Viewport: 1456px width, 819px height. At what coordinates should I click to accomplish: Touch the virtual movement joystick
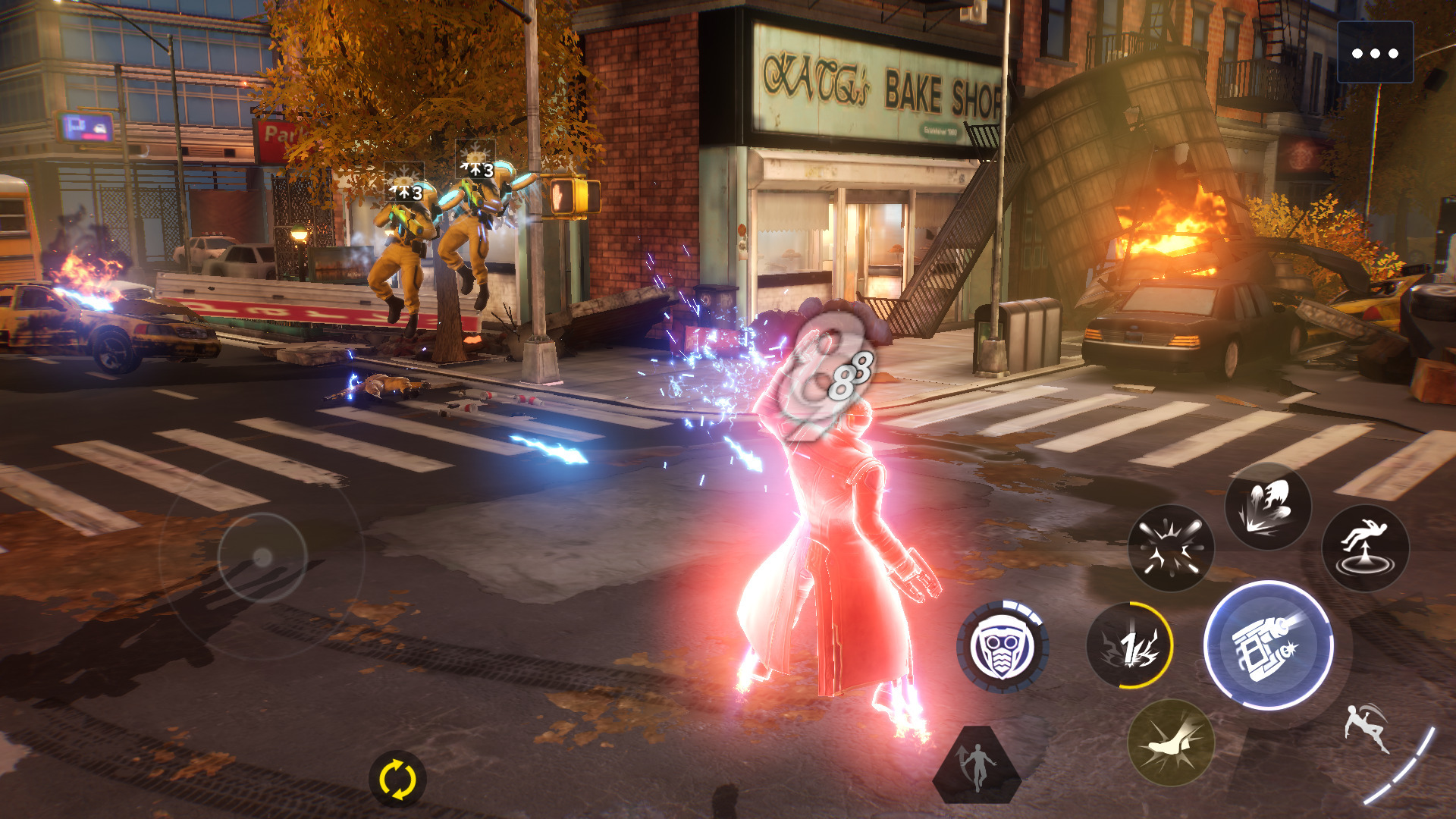coord(262,558)
